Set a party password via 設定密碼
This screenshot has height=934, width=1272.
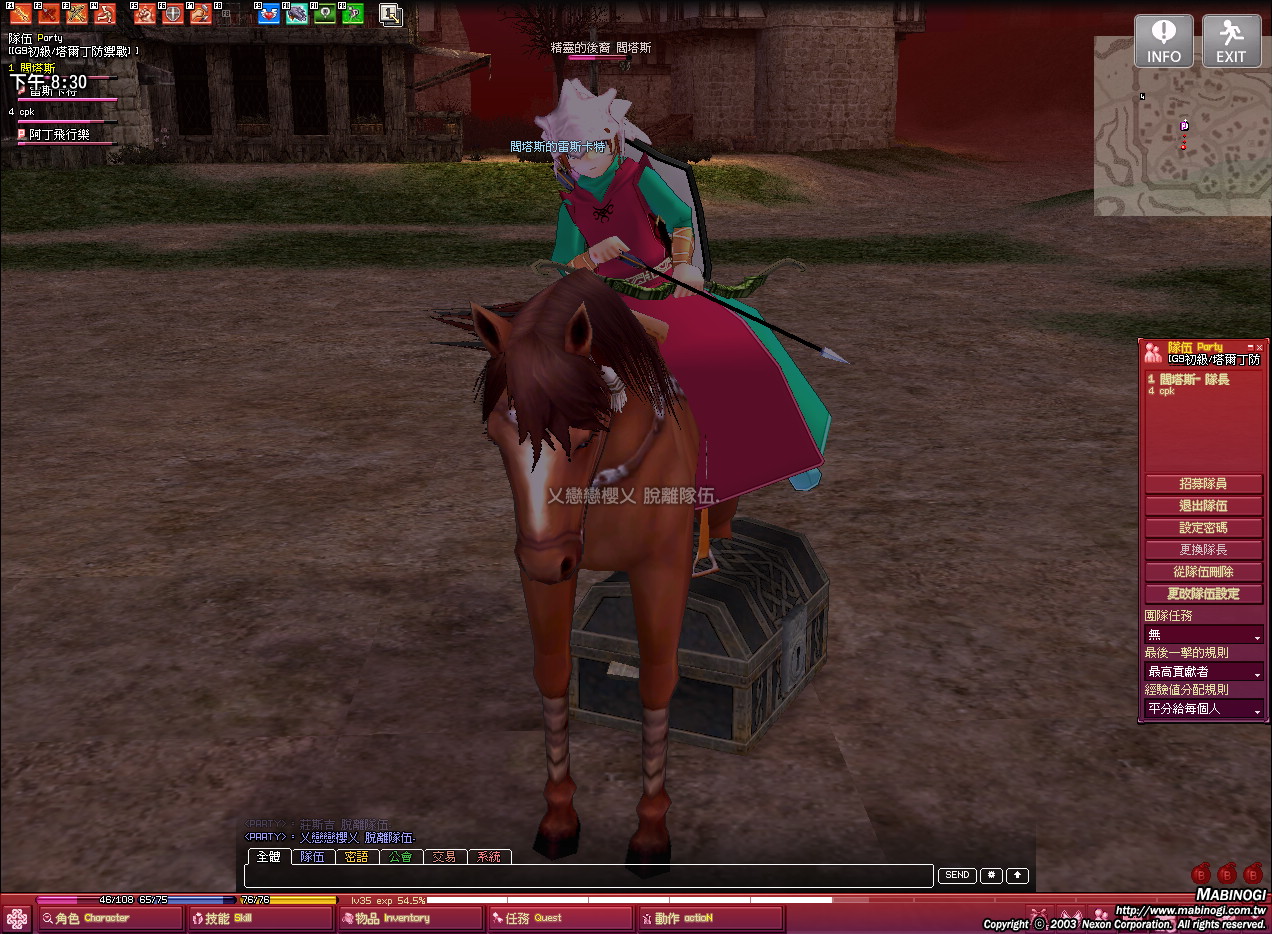click(1203, 528)
